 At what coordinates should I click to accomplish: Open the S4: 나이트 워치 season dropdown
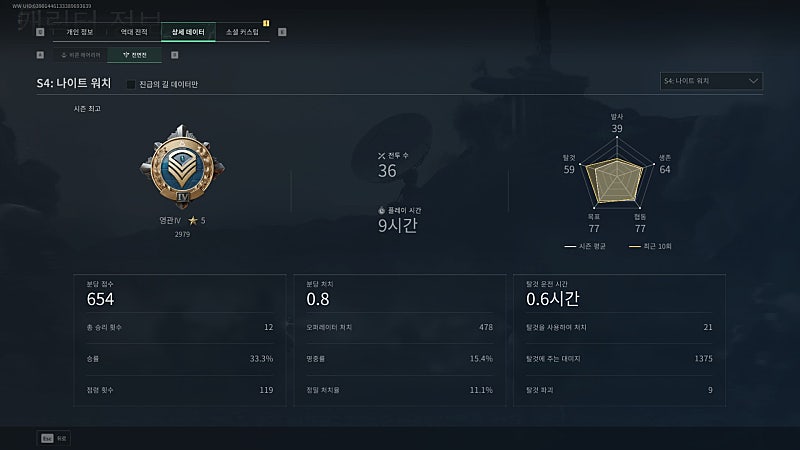712,81
